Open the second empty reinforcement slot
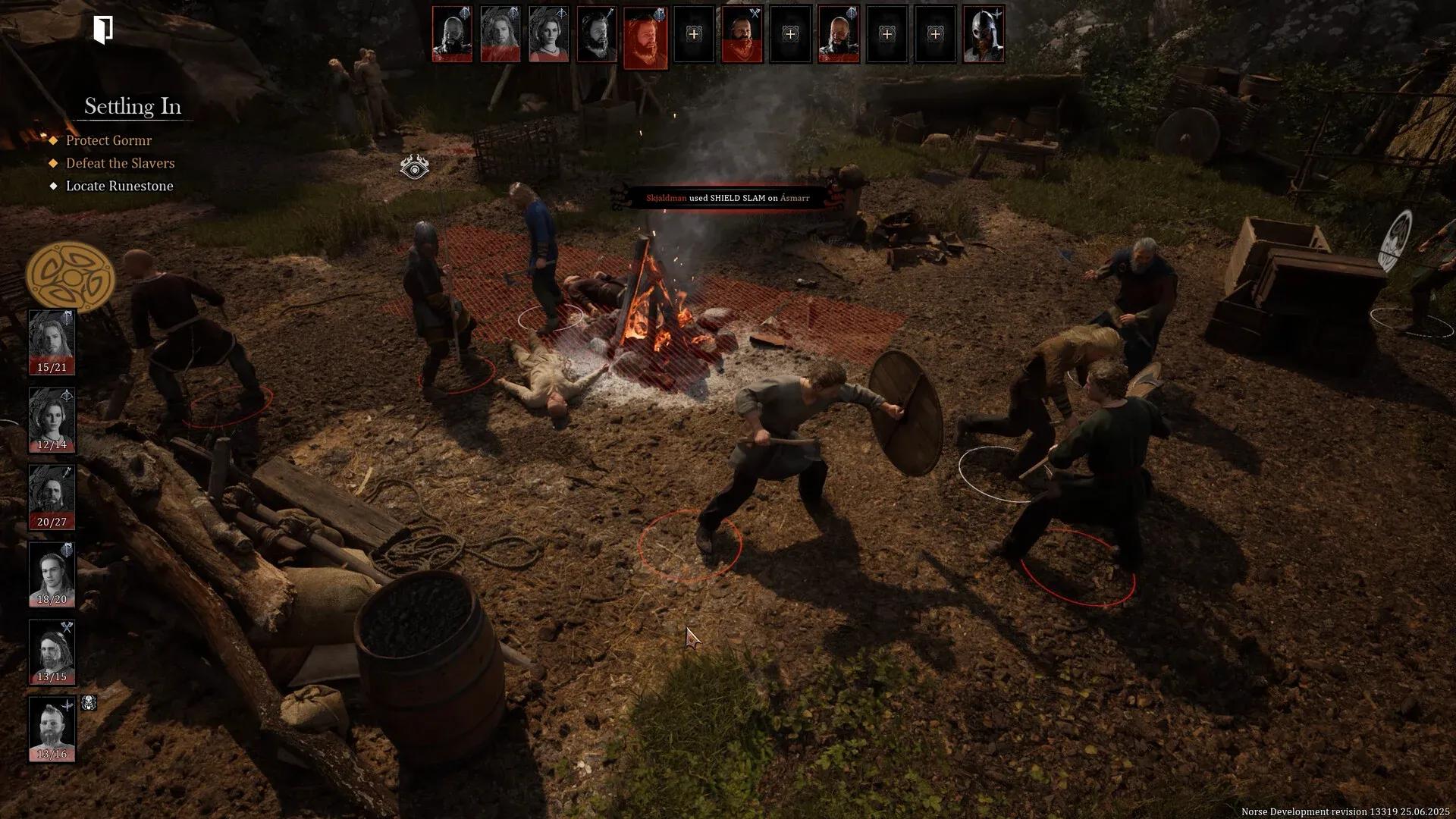1456x819 pixels. pos(790,34)
